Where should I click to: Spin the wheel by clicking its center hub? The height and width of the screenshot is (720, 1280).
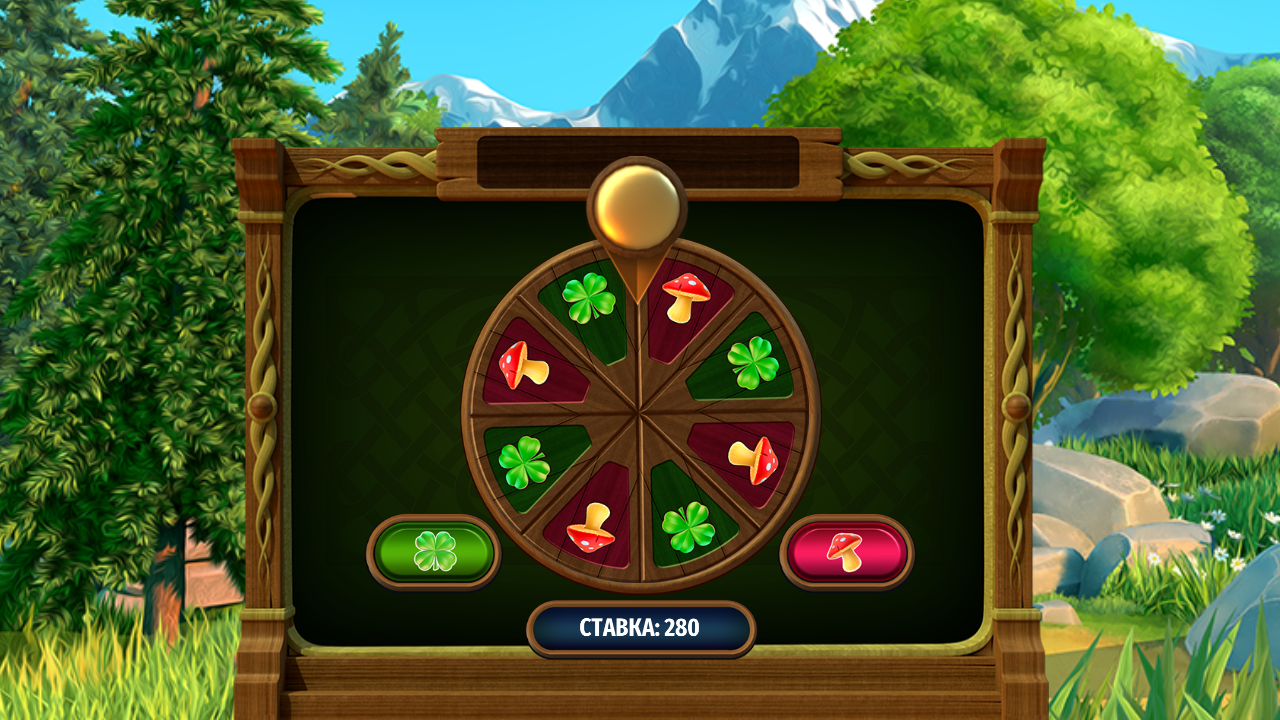639,410
